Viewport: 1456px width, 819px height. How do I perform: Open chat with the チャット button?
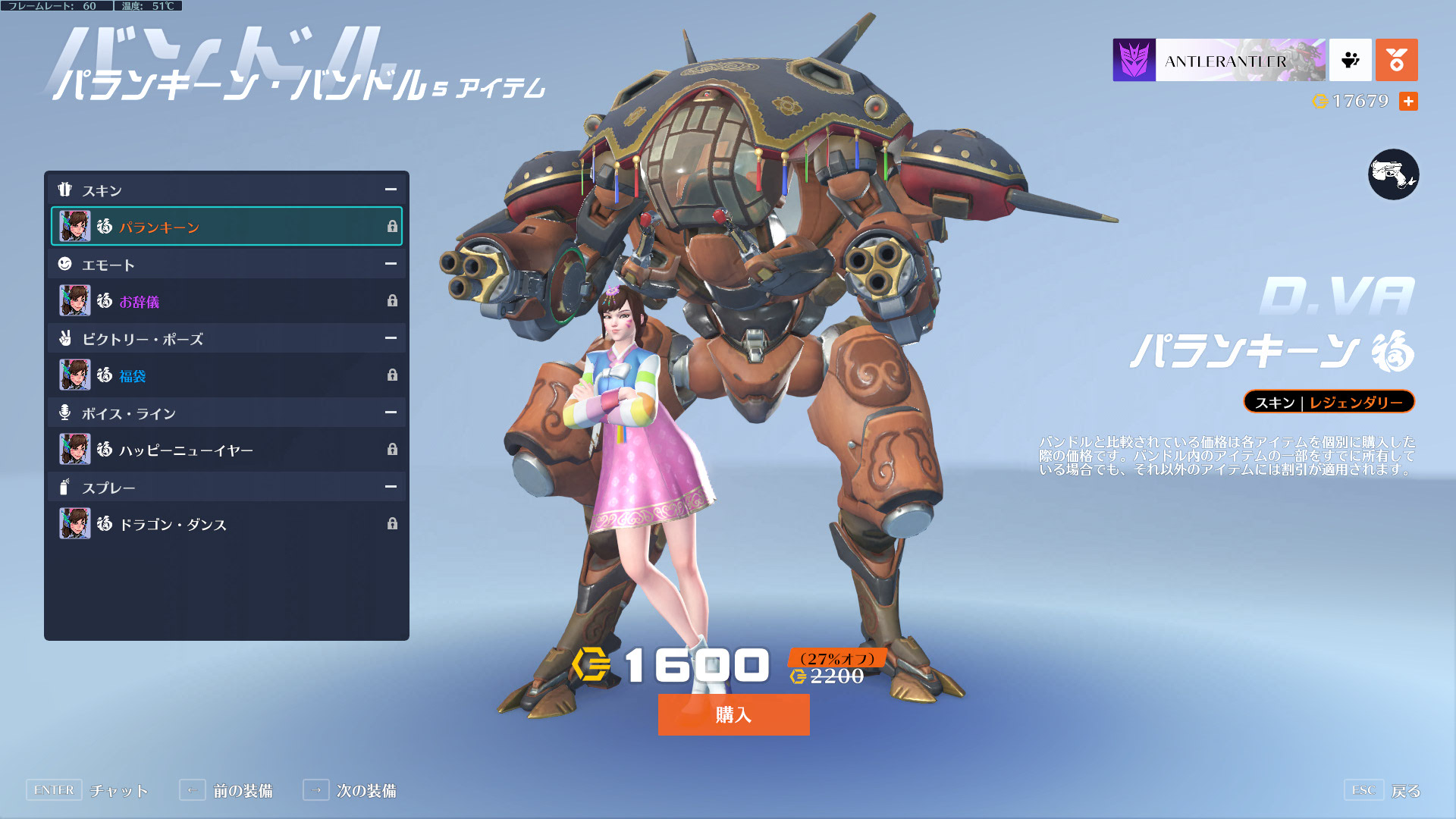[87, 790]
